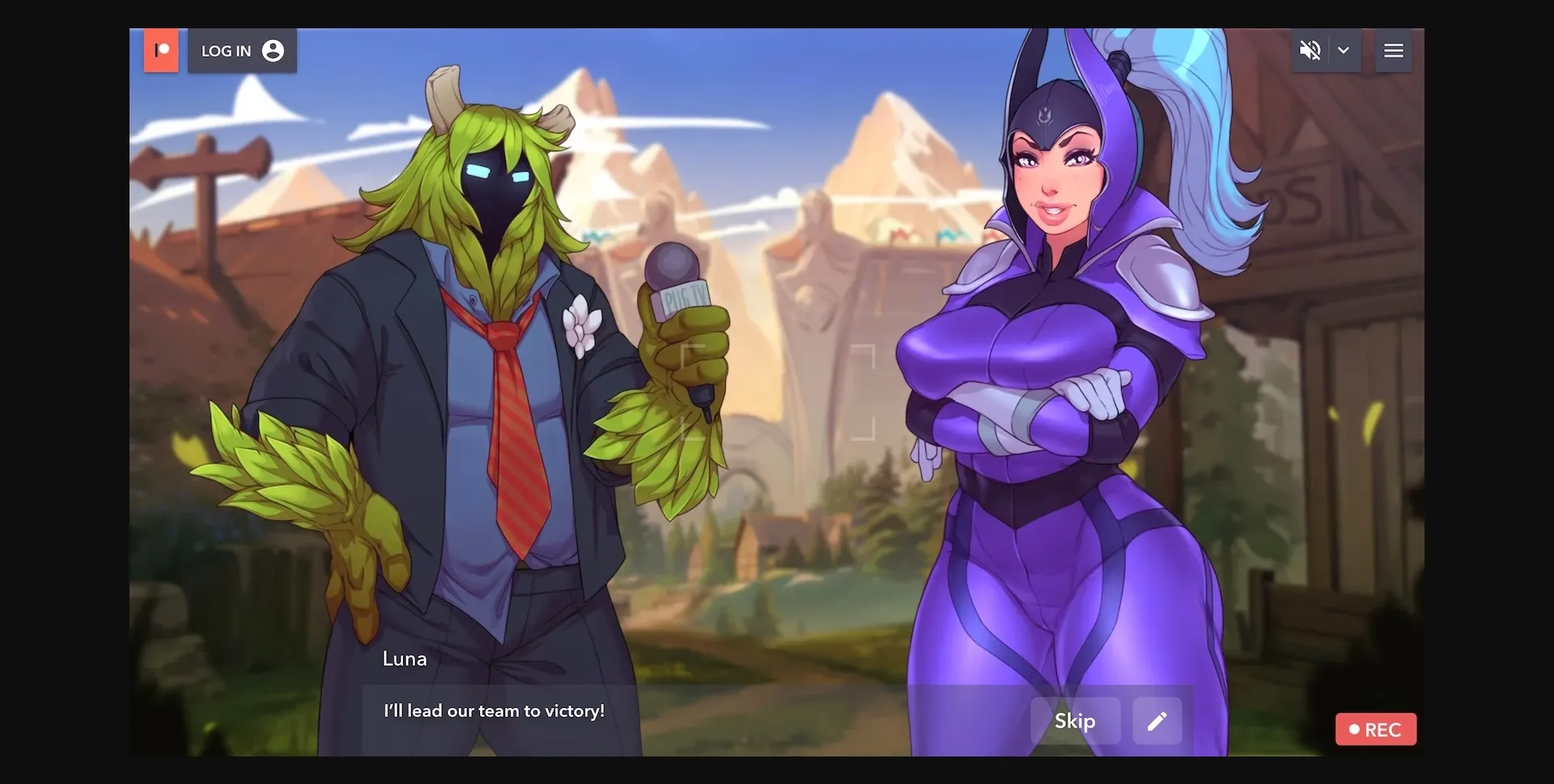Screen dimensions: 1554x784
Task: Toggle sound back on with the audio button
Action: tap(1311, 50)
